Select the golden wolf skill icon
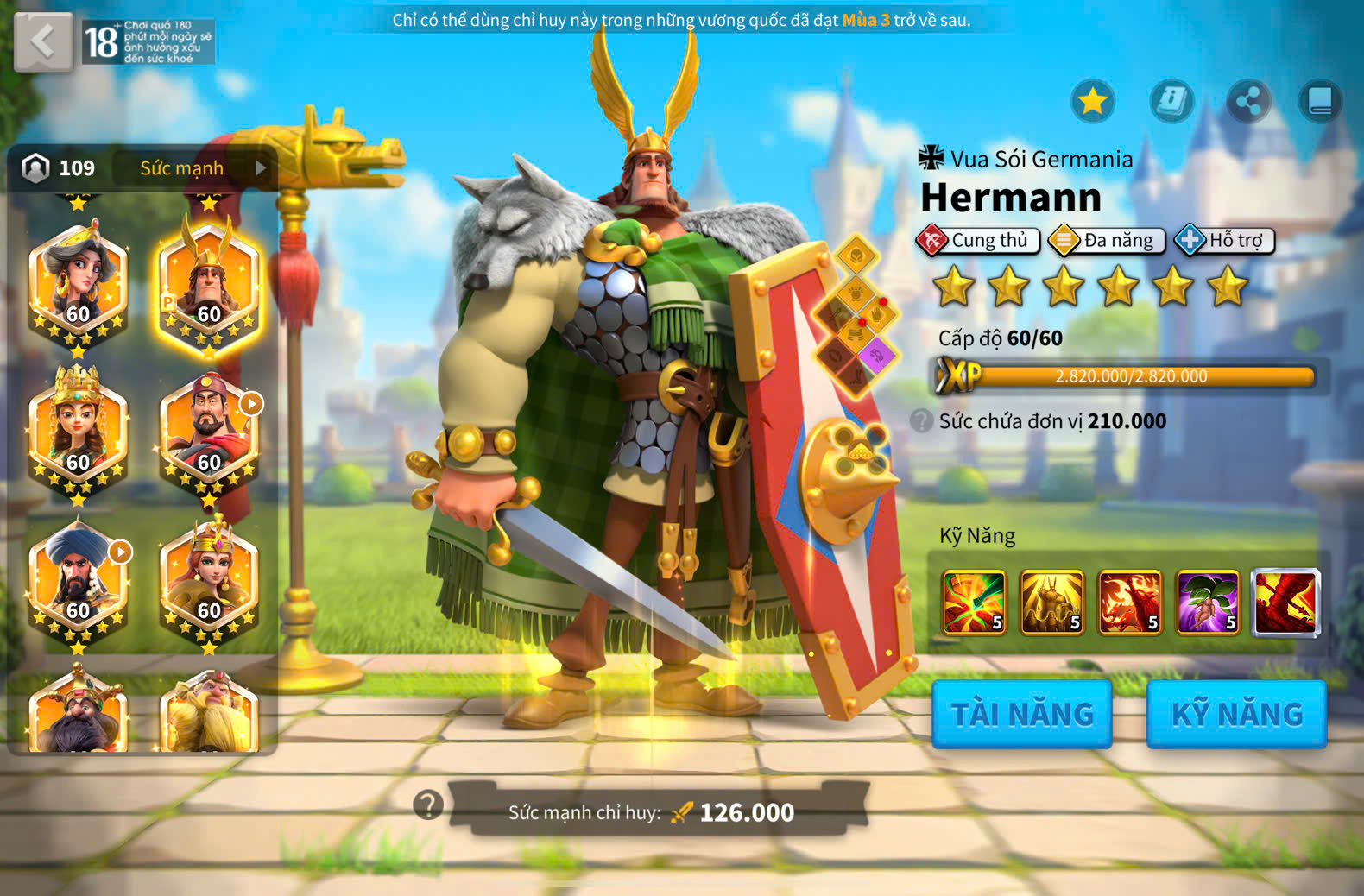This screenshot has height=896, width=1364. (x=1051, y=602)
